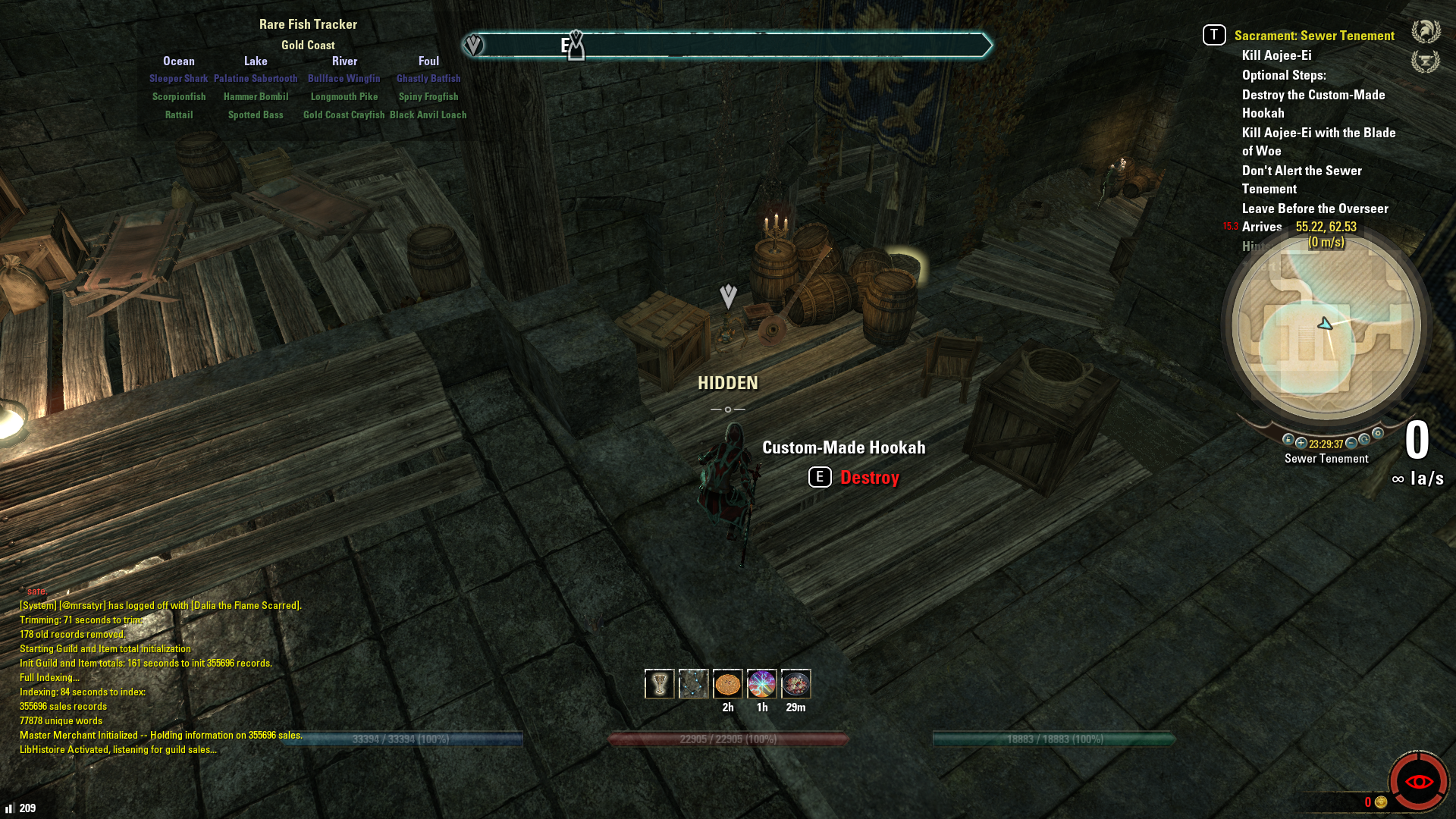The height and width of the screenshot is (819, 1456).
Task: Select Sleeper Shark in the fish tracker
Action: coord(178,78)
